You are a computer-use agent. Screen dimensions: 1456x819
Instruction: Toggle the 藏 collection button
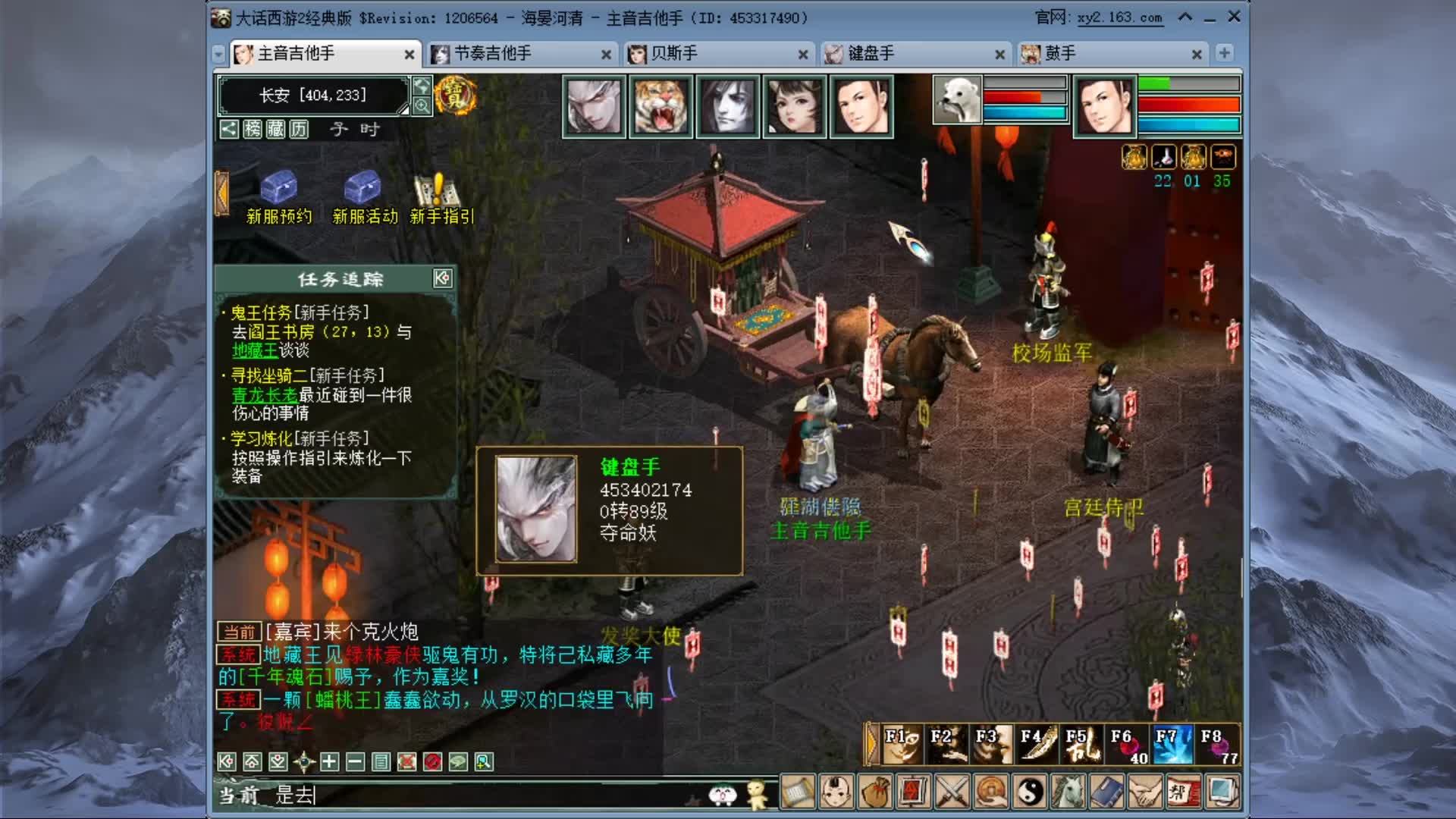click(275, 130)
